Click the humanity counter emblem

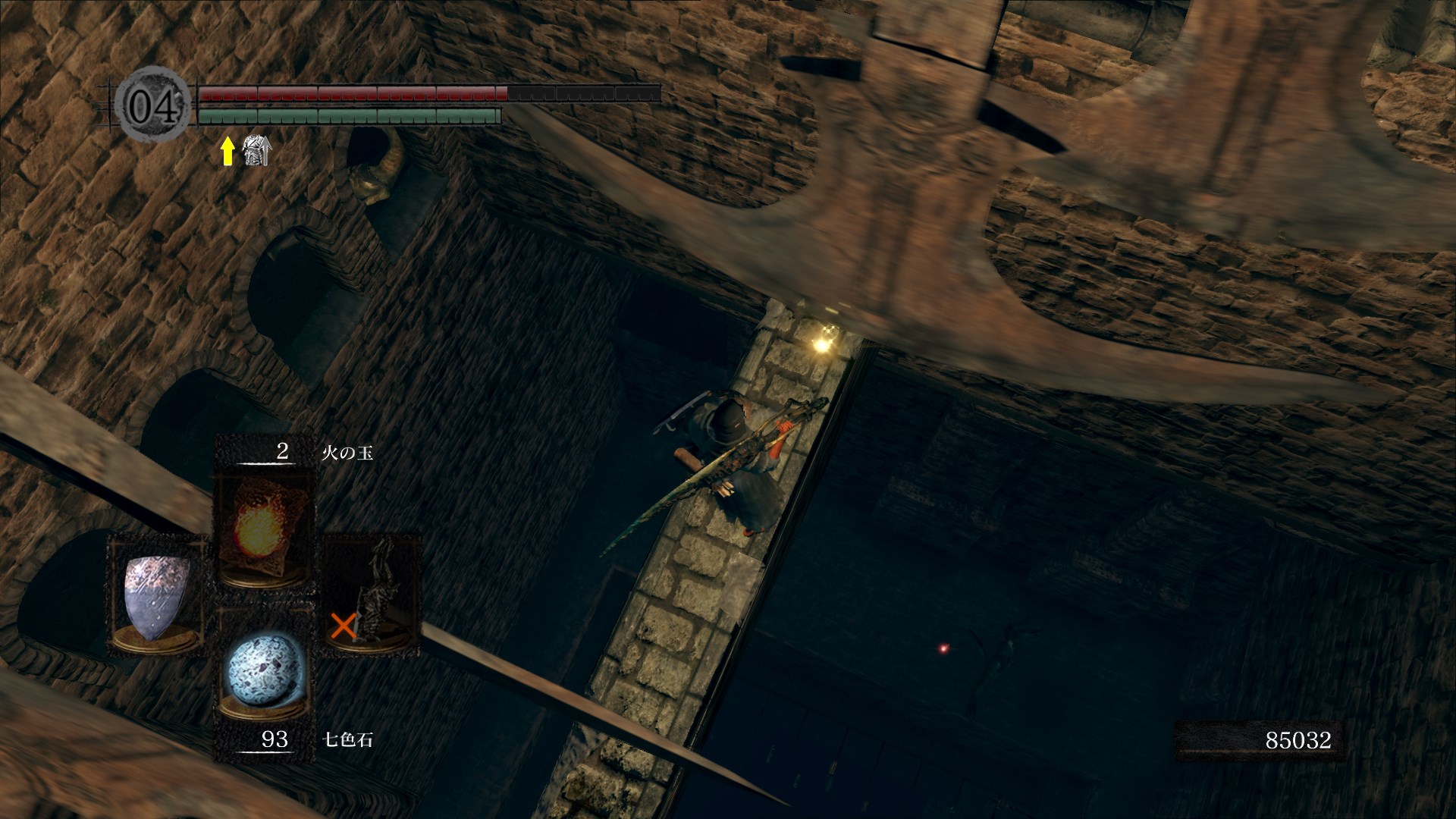click(155, 105)
